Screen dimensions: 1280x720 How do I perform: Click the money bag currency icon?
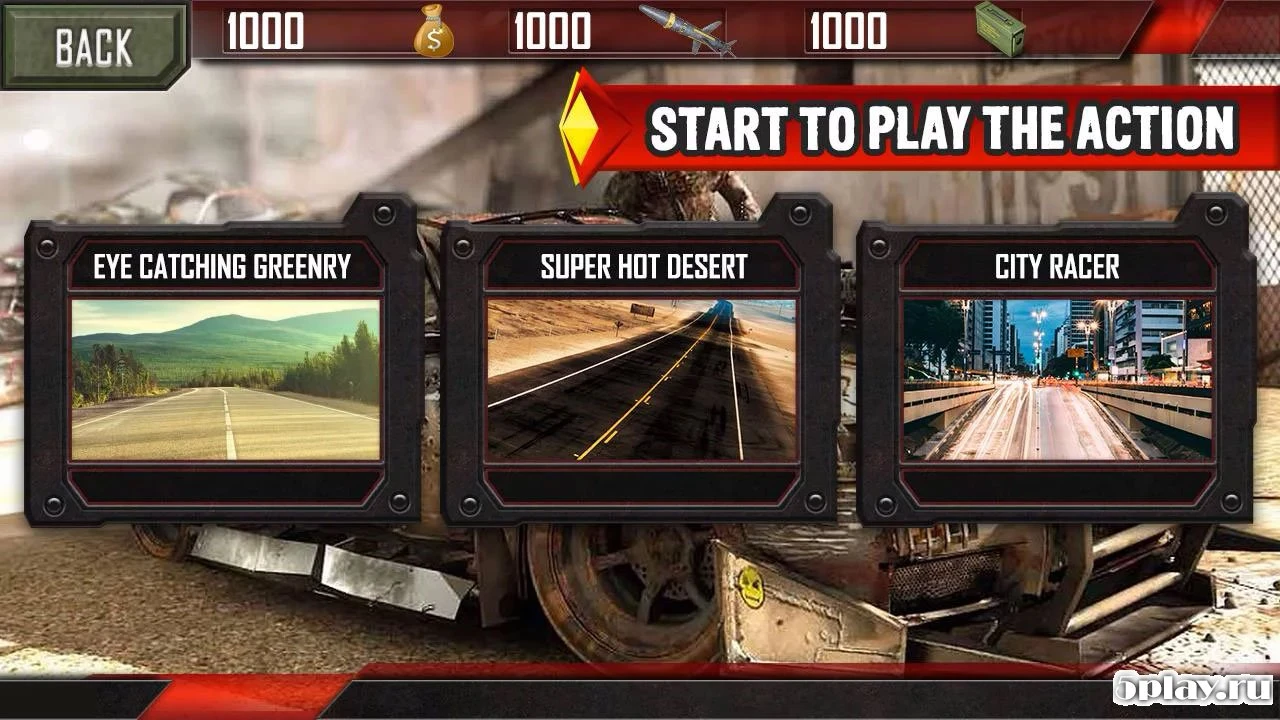pos(433,33)
